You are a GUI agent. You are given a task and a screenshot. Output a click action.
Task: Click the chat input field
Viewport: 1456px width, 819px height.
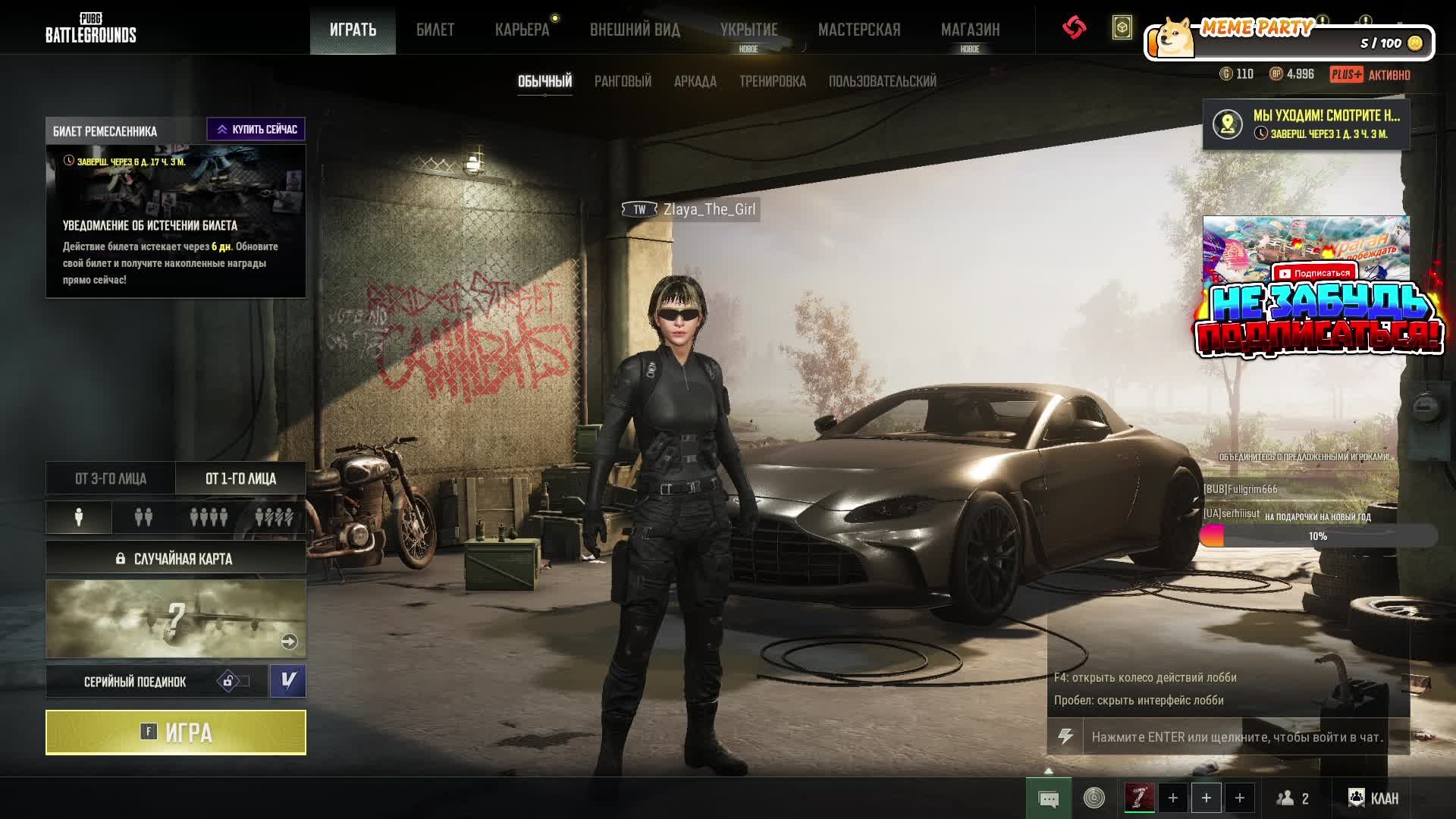tap(1238, 737)
